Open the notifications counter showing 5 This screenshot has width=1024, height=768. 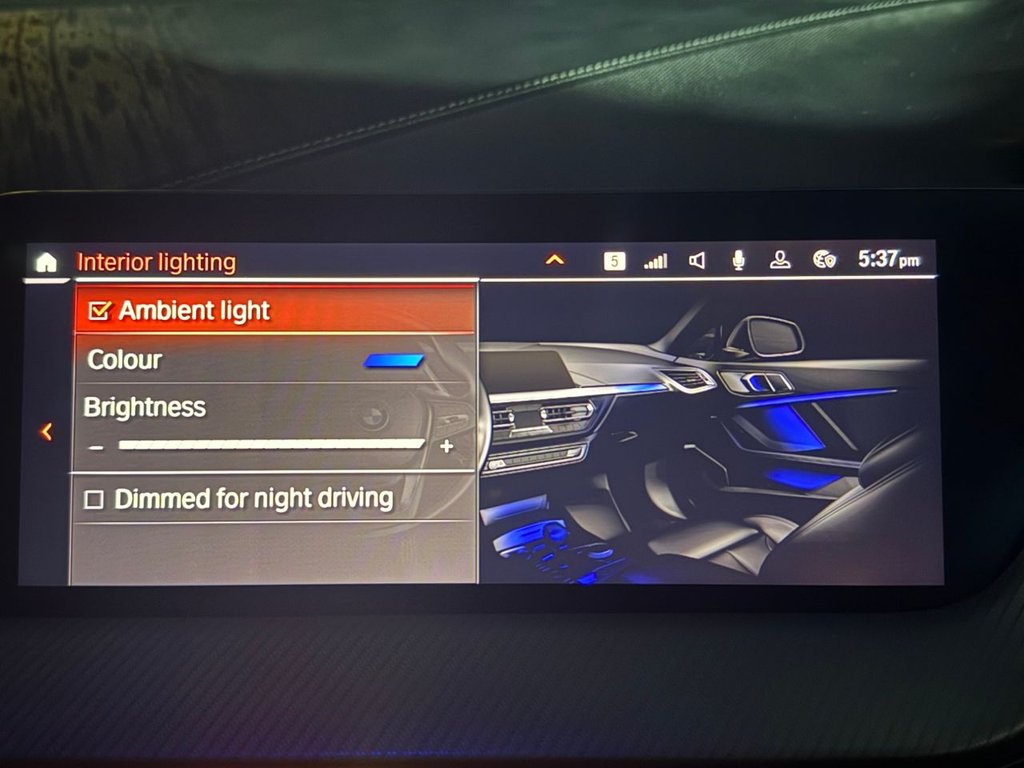pos(614,261)
